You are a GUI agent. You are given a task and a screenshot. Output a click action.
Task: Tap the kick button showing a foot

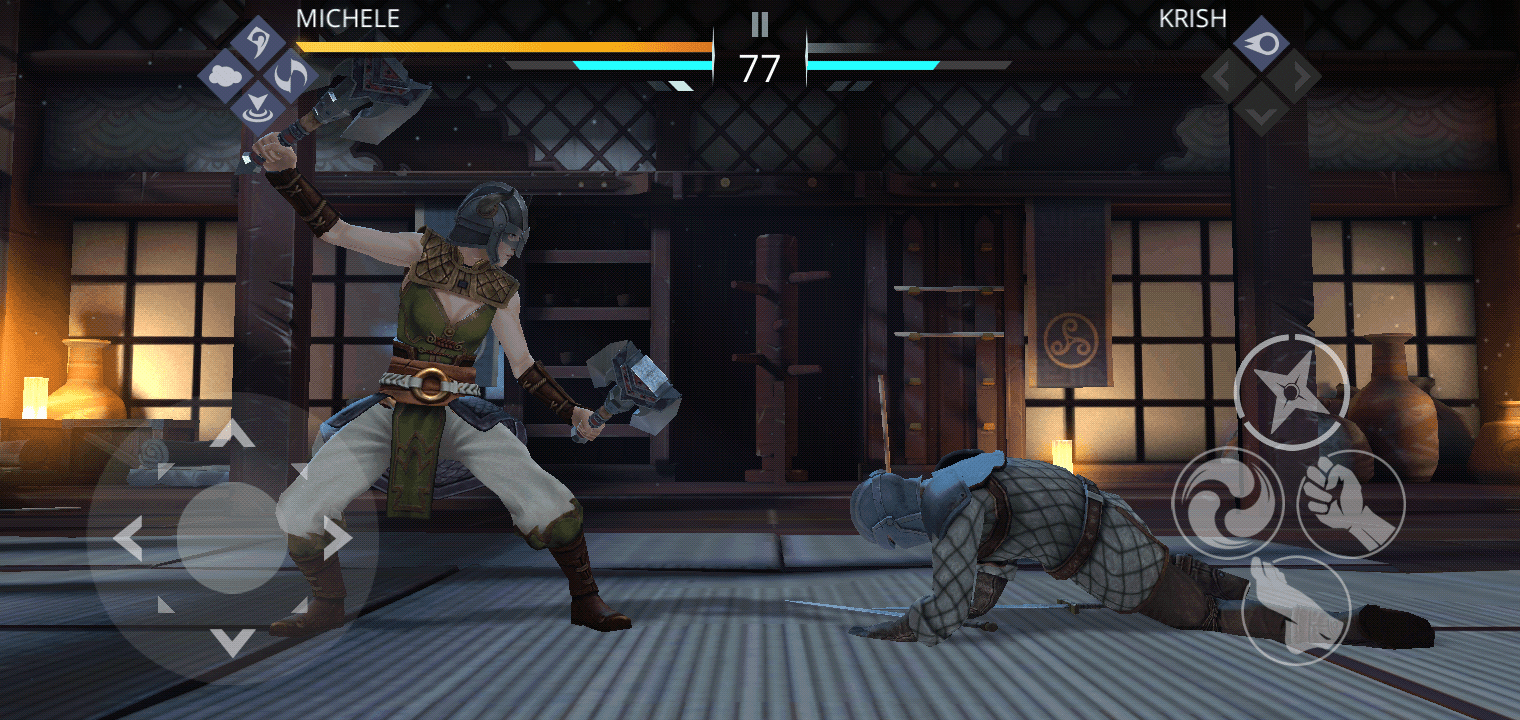pos(1296,608)
